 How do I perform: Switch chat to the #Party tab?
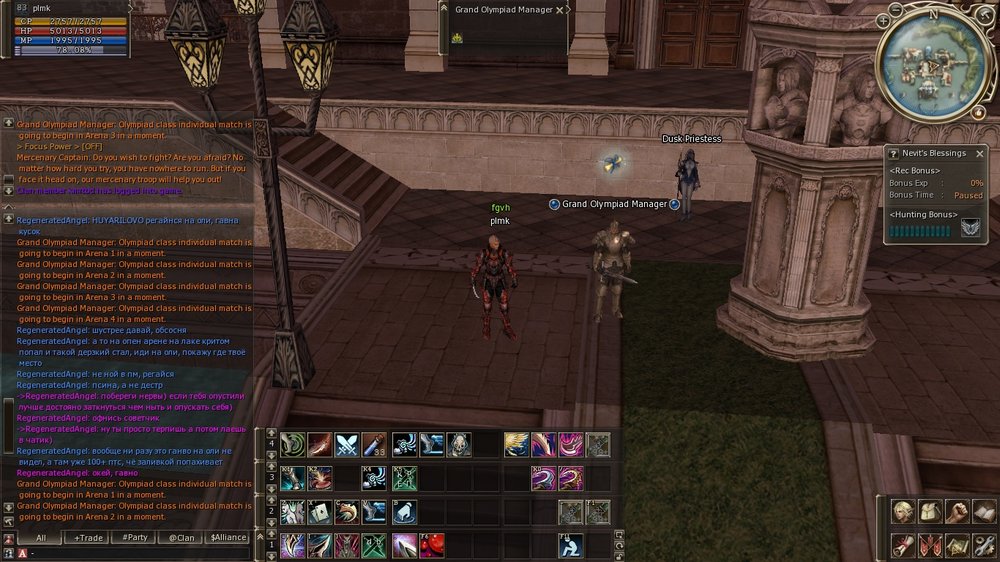pos(134,537)
